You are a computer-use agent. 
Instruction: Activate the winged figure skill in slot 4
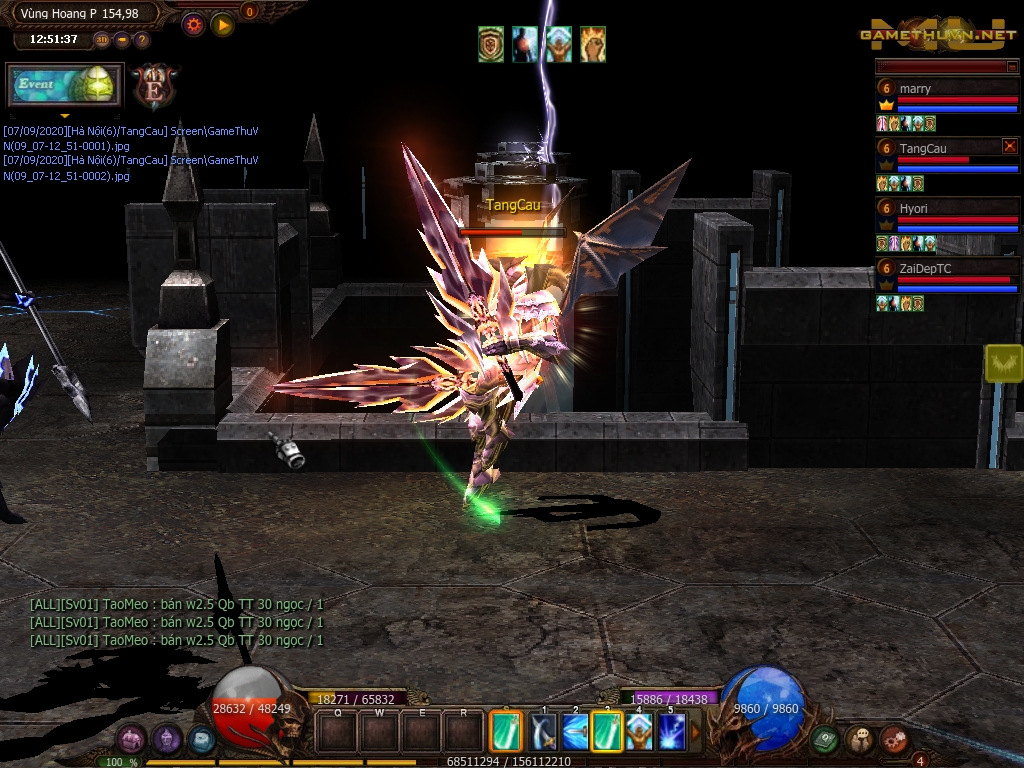[639, 732]
